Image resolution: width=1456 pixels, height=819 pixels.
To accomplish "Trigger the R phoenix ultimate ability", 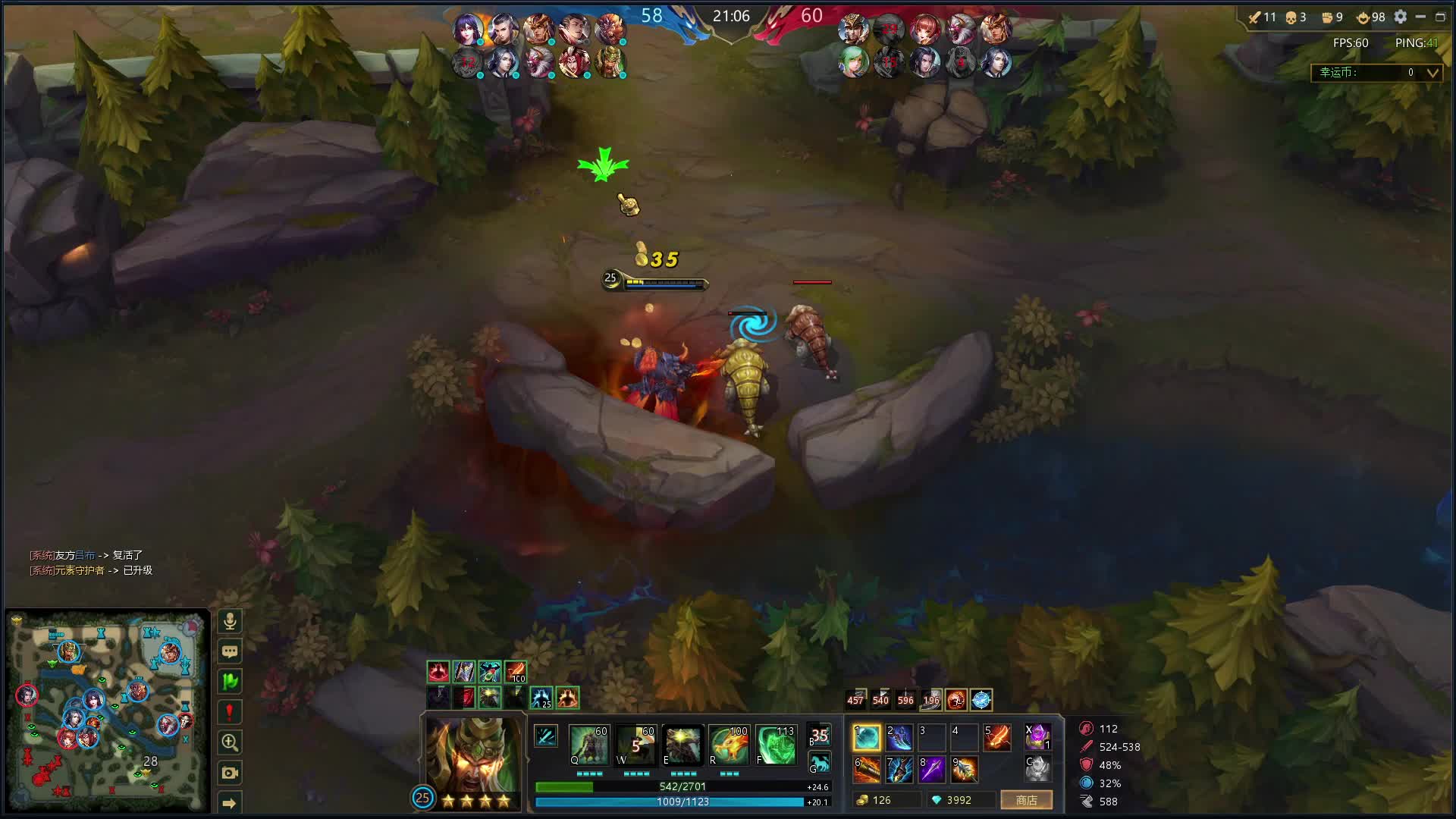I will point(729,745).
